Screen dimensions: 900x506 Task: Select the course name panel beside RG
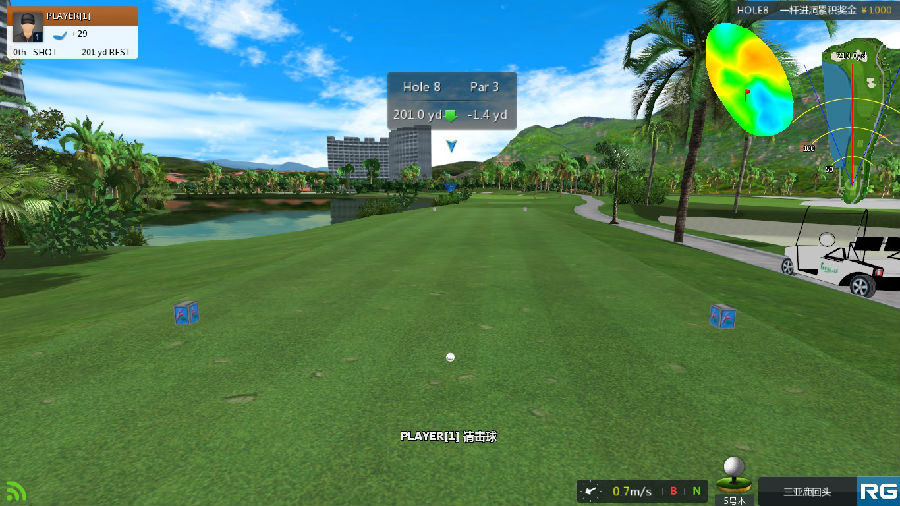click(x=807, y=491)
